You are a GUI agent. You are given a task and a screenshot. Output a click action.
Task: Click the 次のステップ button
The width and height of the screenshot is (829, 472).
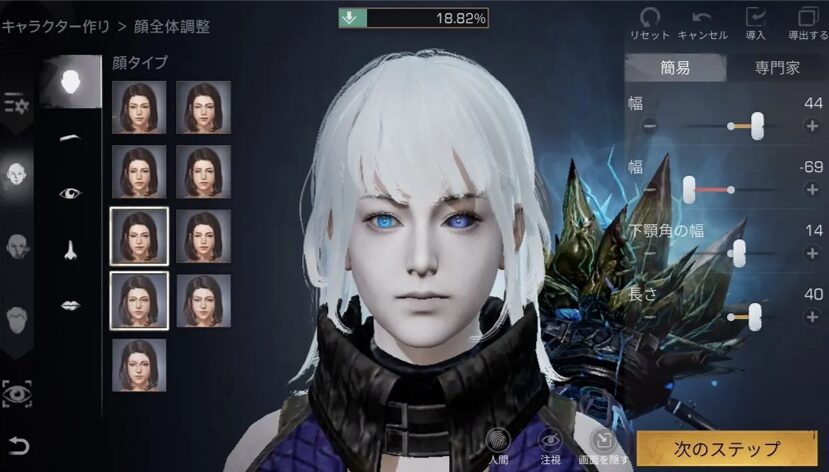coord(725,448)
